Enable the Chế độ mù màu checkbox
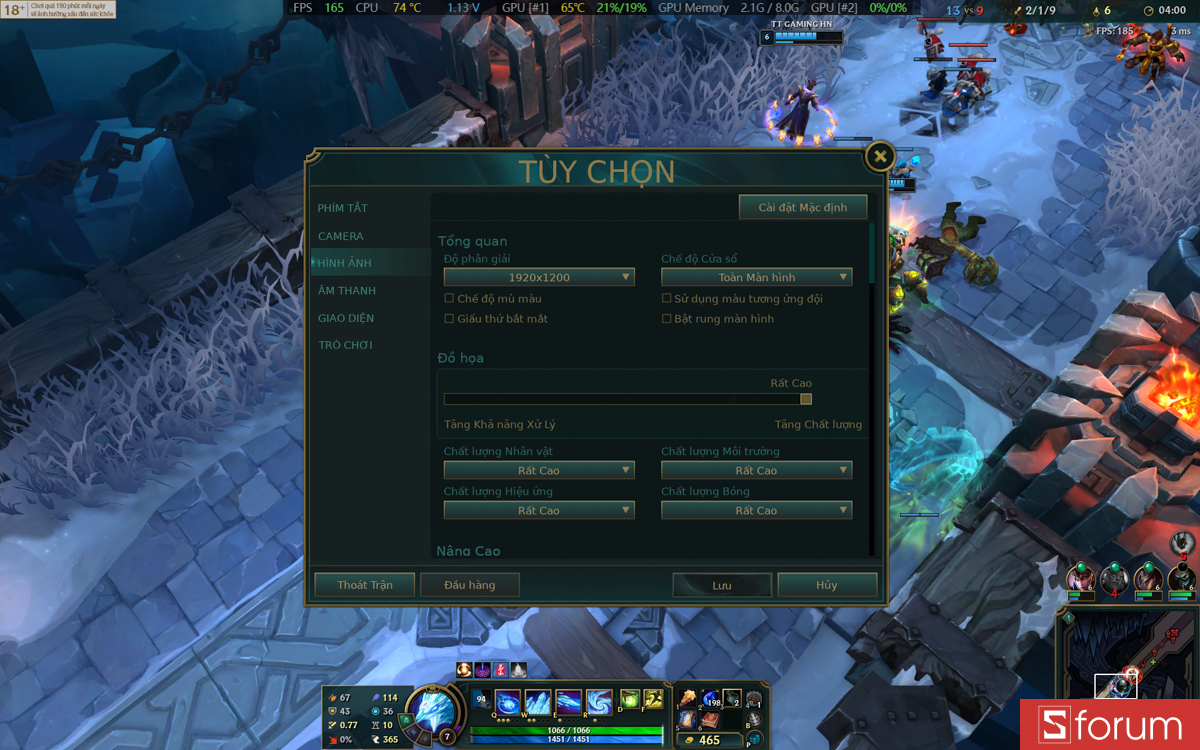The image size is (1200, 750). [449, 299]
